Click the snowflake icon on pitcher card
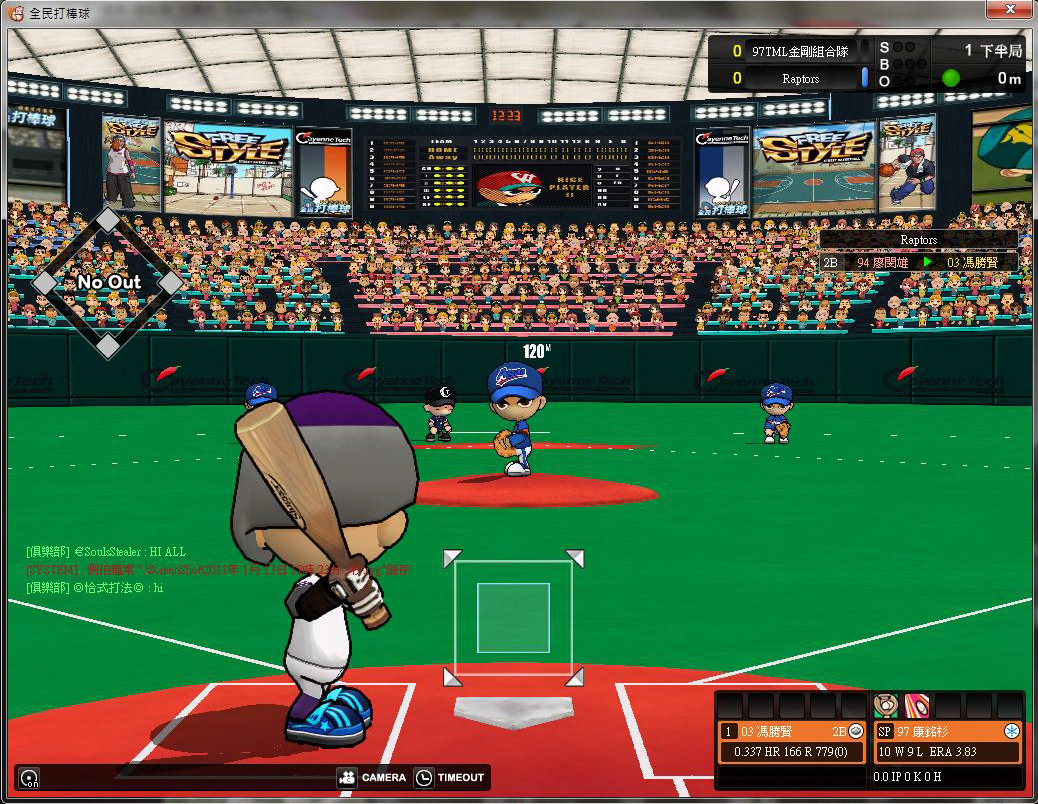 click(1011, 731)
